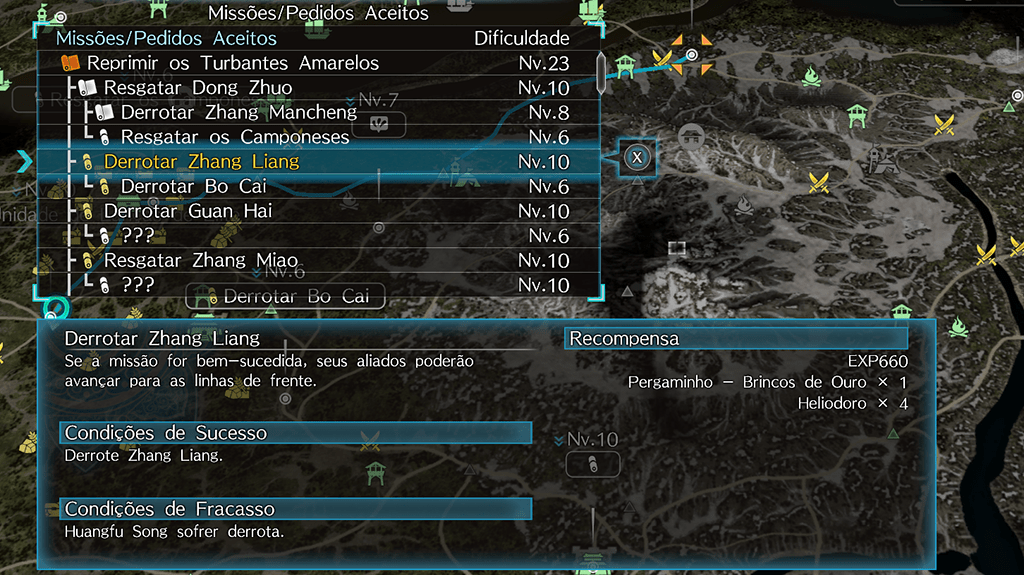Select the Reprimir os Turbantes Amarelos mission
1024x575 pixels.
click(232, 63)
